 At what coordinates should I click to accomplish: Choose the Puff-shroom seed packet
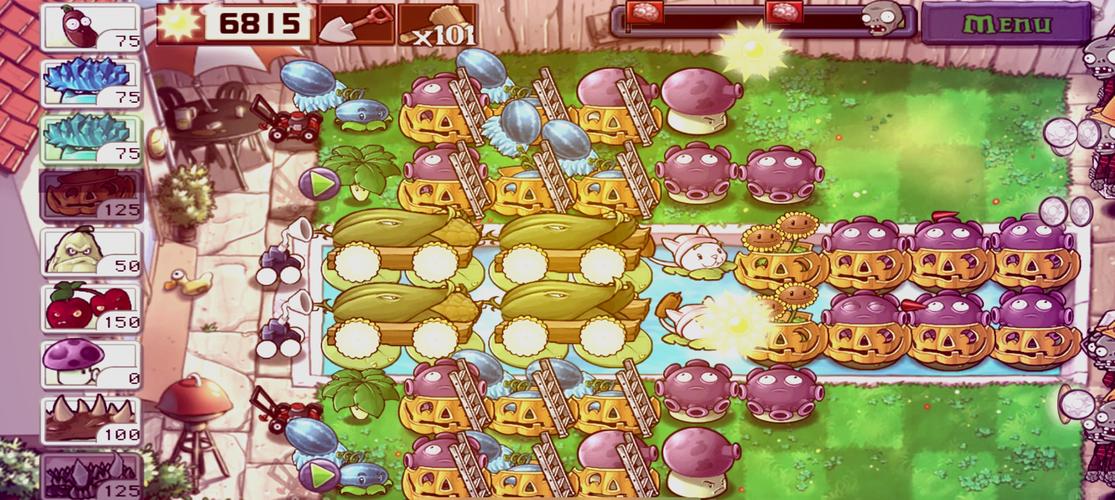(x=91, y=363)
